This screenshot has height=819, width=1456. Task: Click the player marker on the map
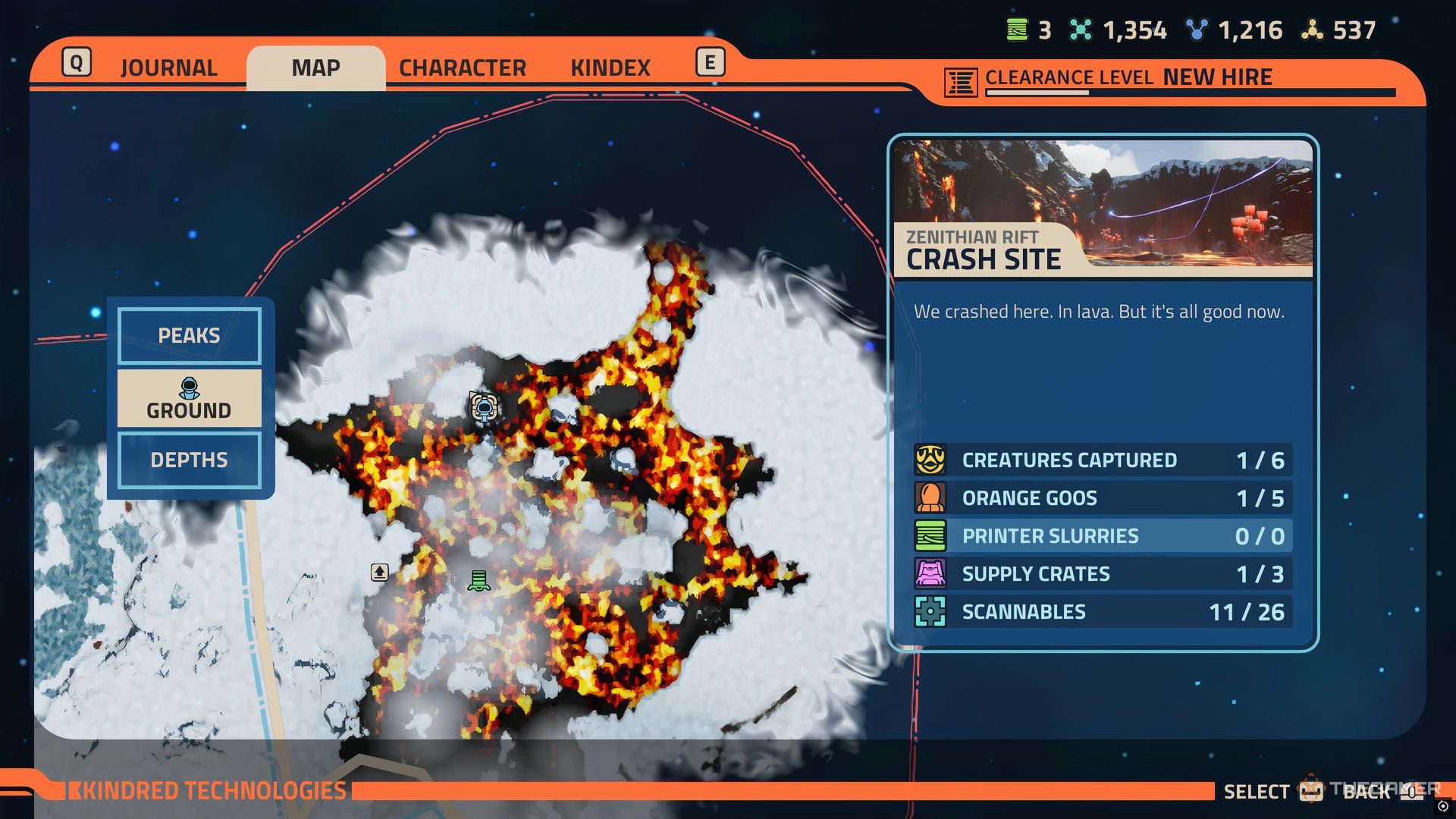[x=484, y=408]
